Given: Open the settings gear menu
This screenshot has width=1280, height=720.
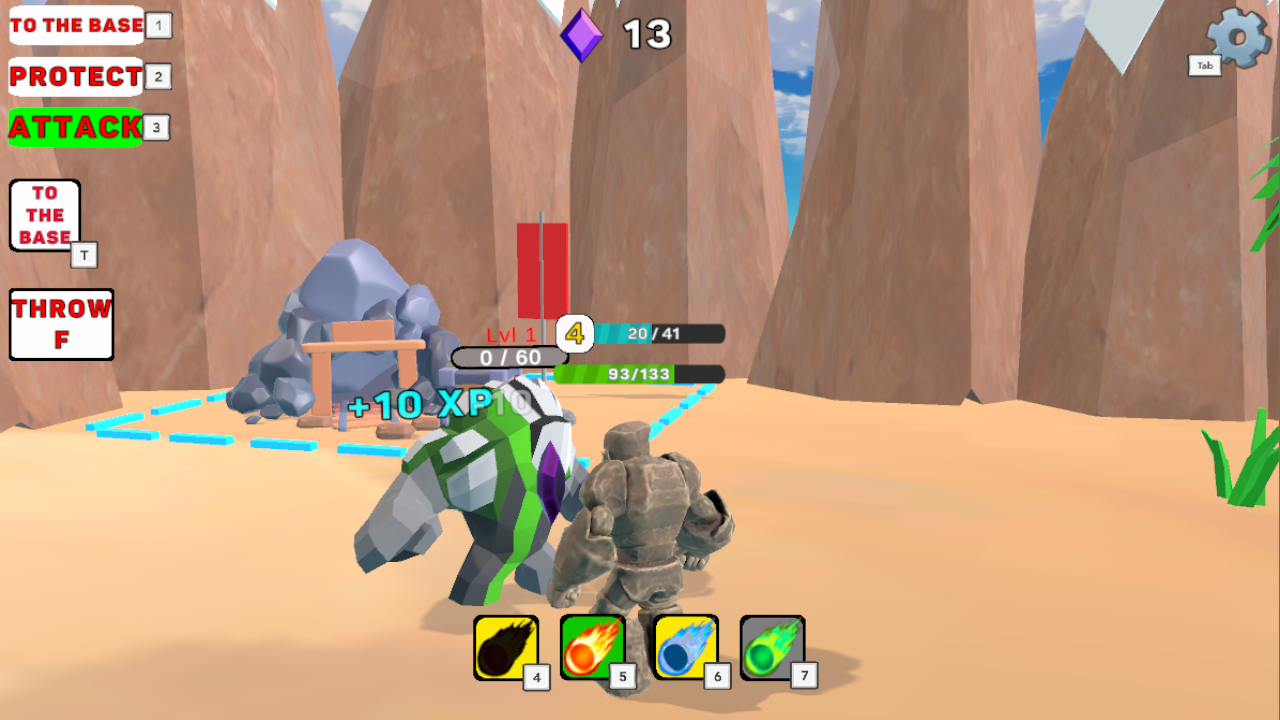Looking at the screenshot, I should 1238,37.
